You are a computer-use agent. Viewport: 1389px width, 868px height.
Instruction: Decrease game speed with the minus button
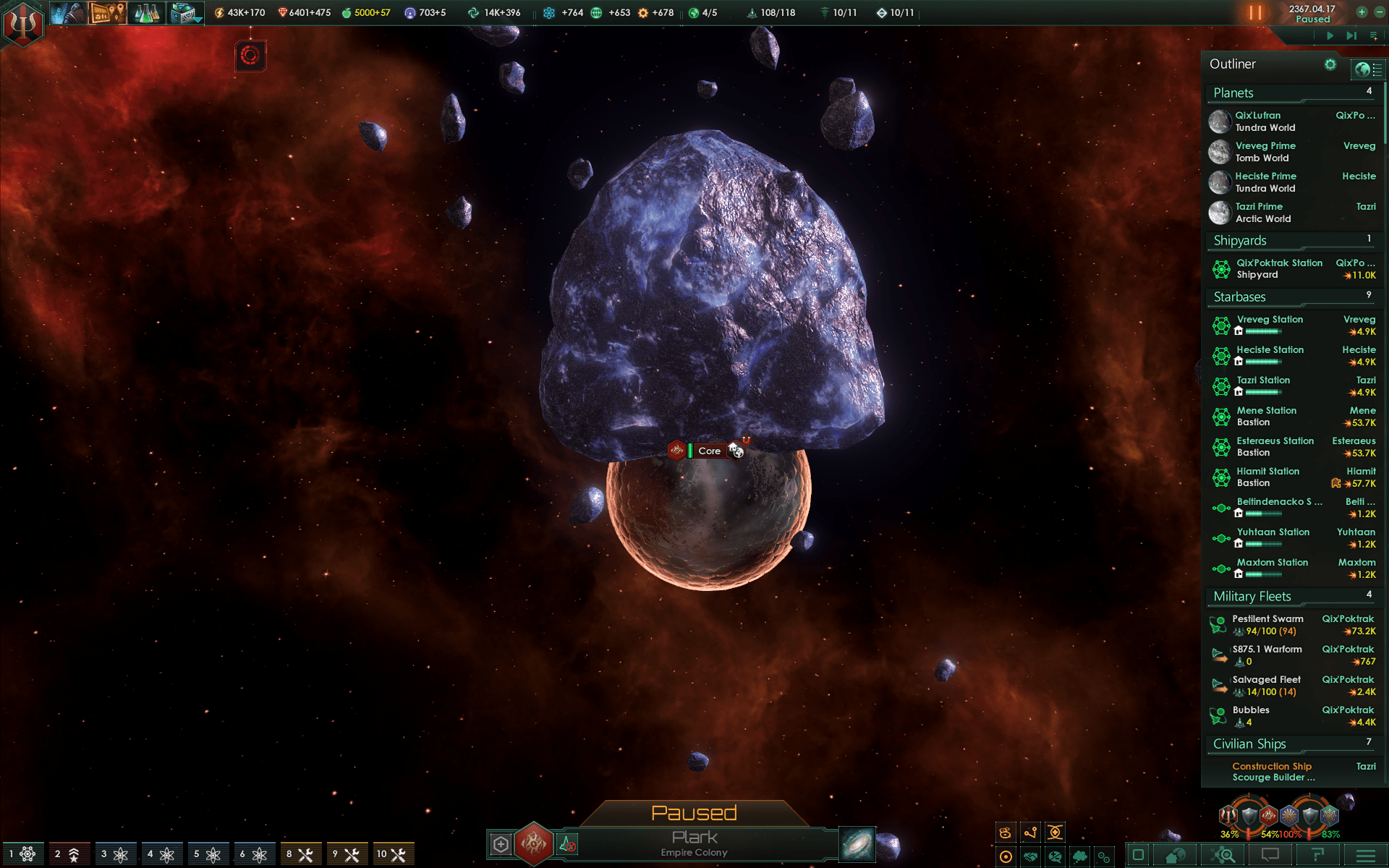1378,12
